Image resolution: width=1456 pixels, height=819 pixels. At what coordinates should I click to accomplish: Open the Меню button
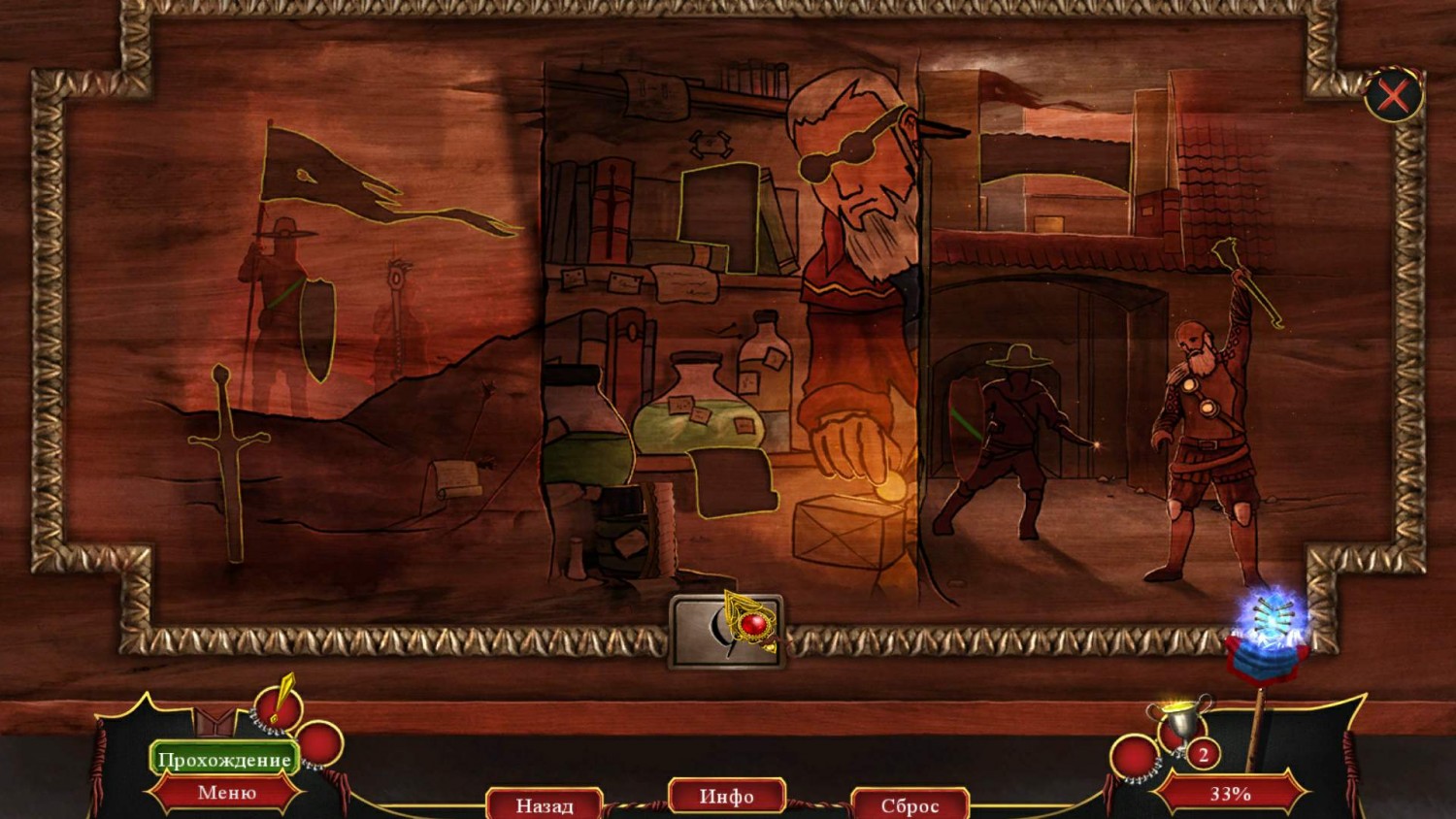[227, 793]
